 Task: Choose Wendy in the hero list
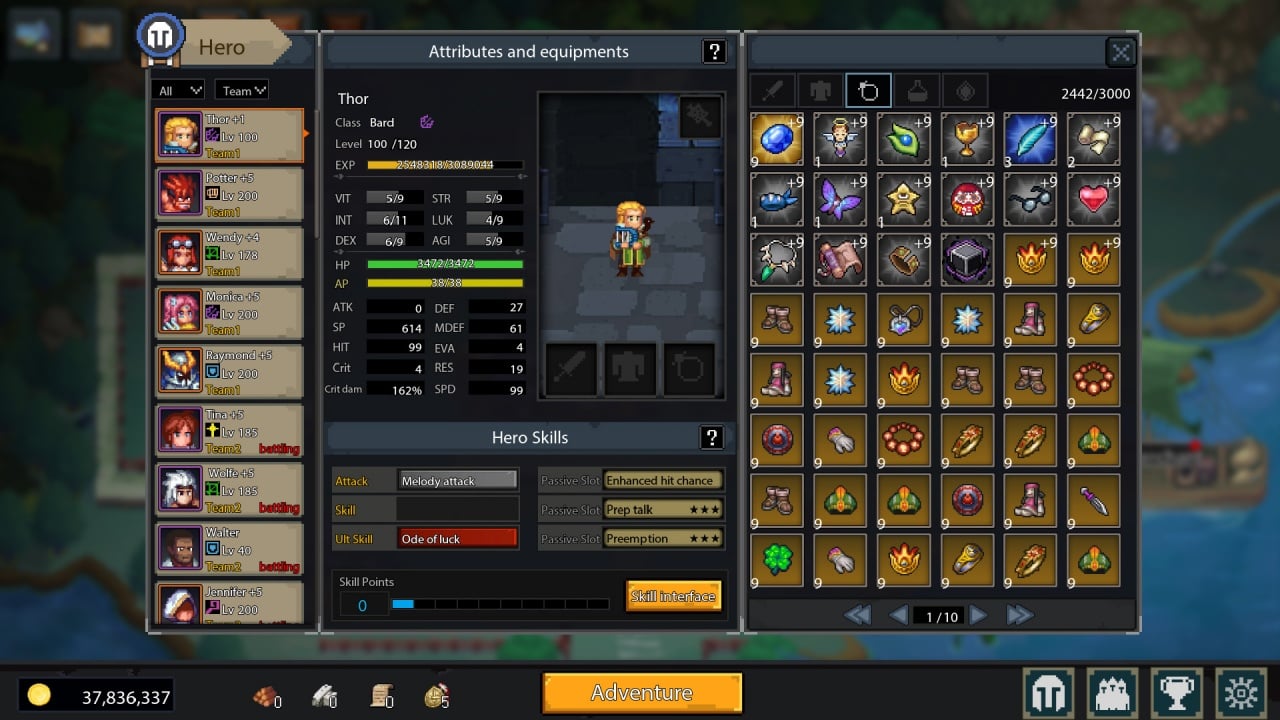pos(230,253)
